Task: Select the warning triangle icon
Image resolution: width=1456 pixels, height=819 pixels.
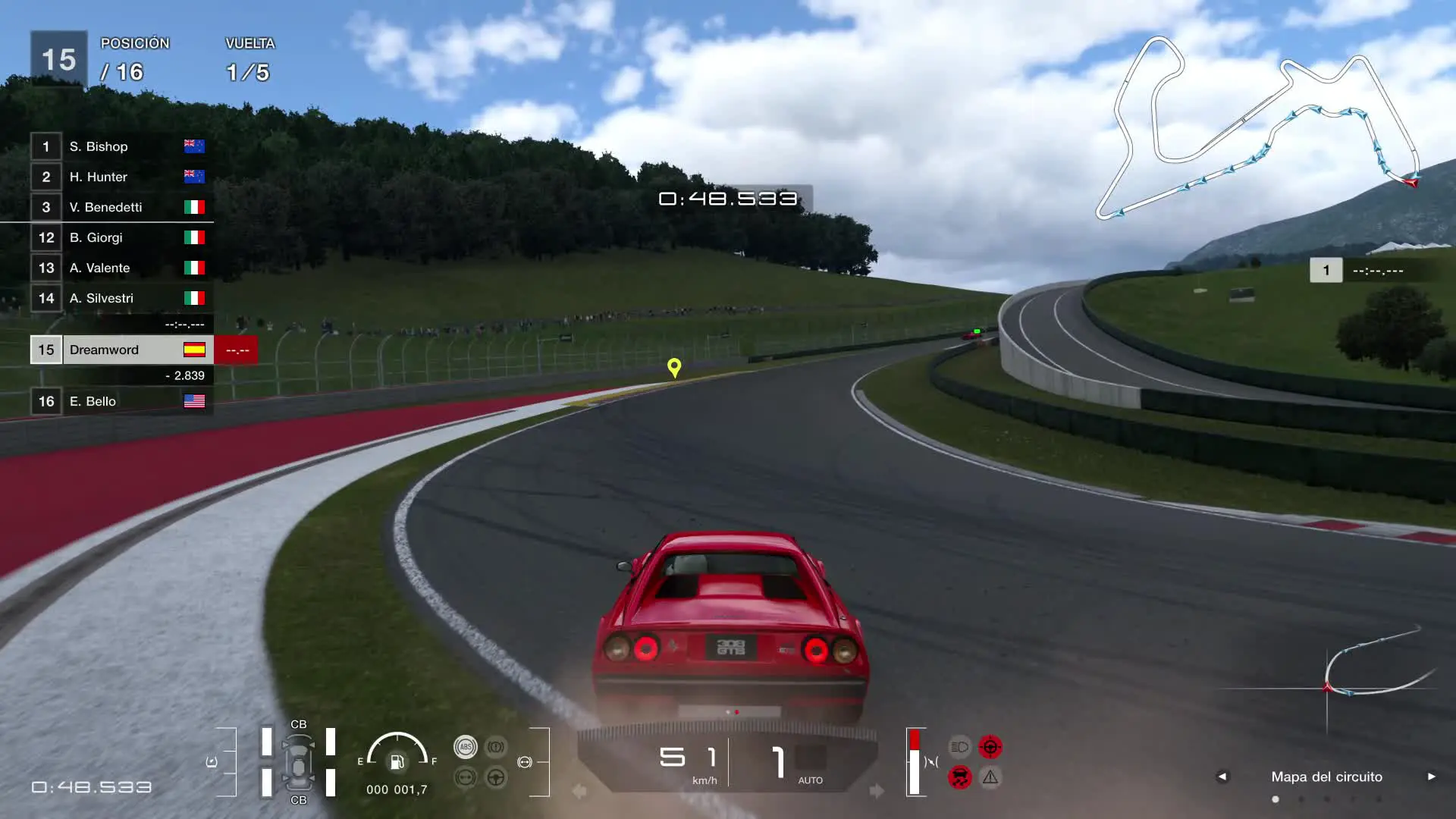Action: pos(990,777)
